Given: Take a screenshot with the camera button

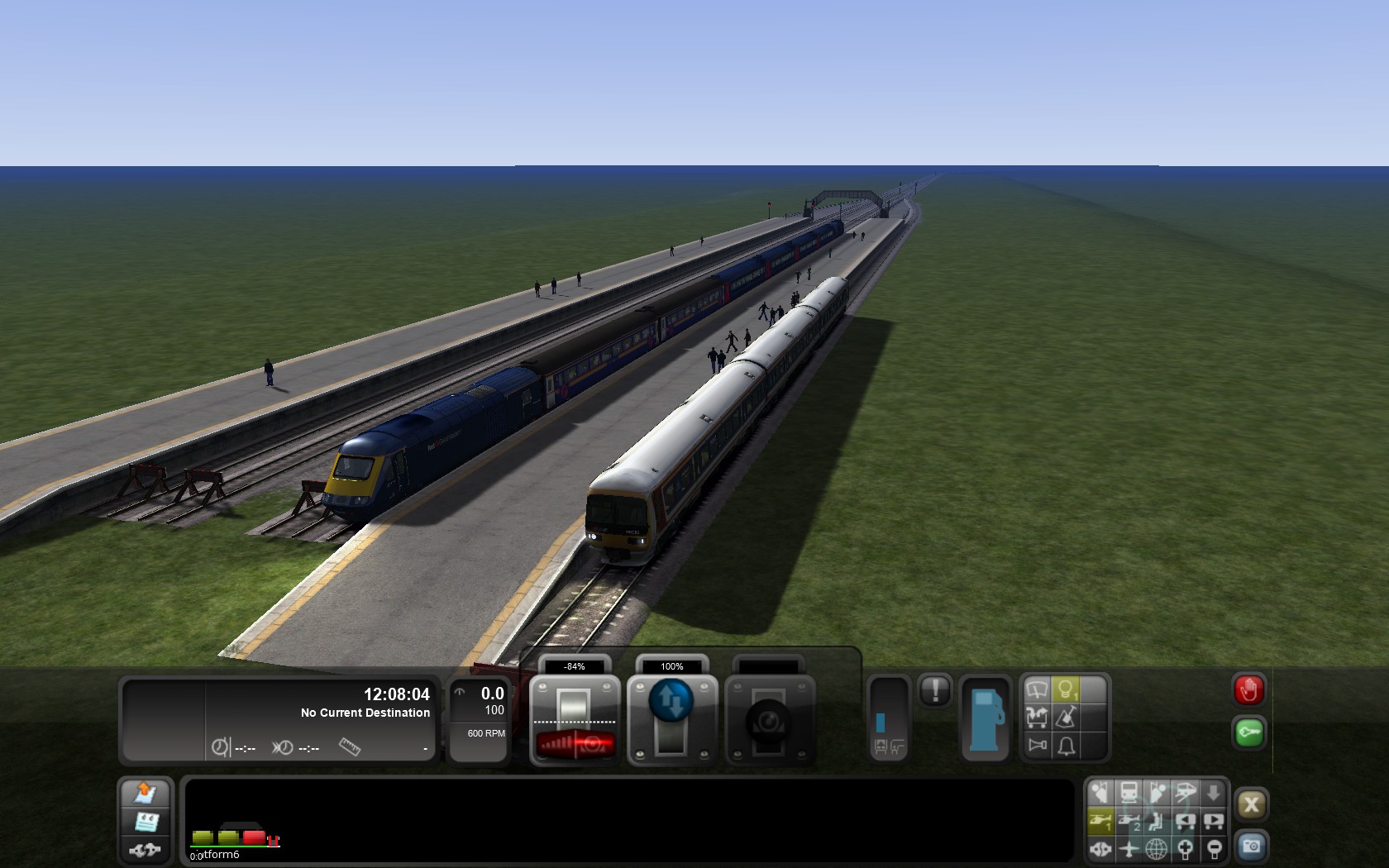Looking at the screenshot, I should (1251, 847).
